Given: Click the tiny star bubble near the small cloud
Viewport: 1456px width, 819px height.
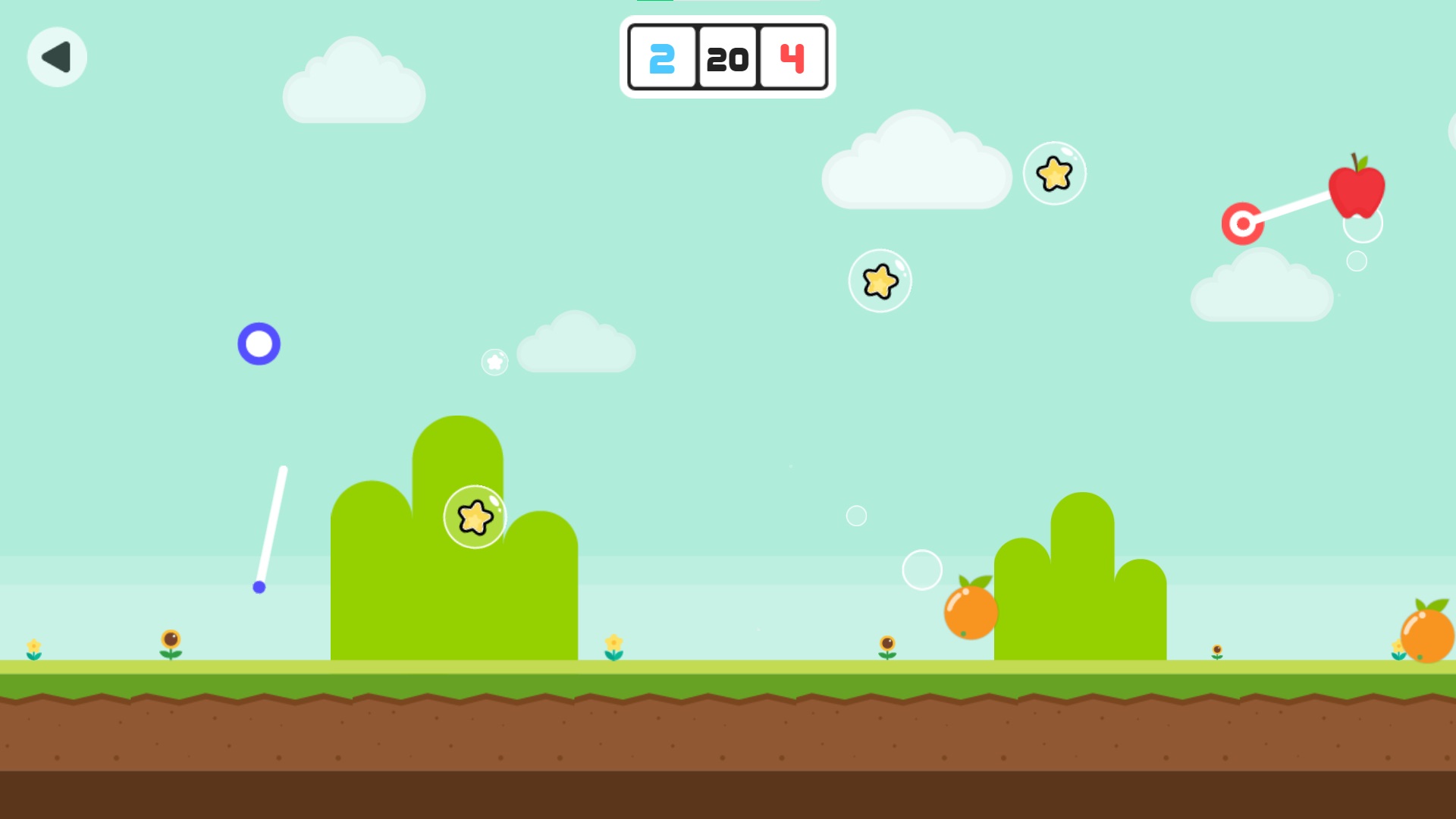Looking at the screenshot, I should pyautogui.click(x=493, y=362).
